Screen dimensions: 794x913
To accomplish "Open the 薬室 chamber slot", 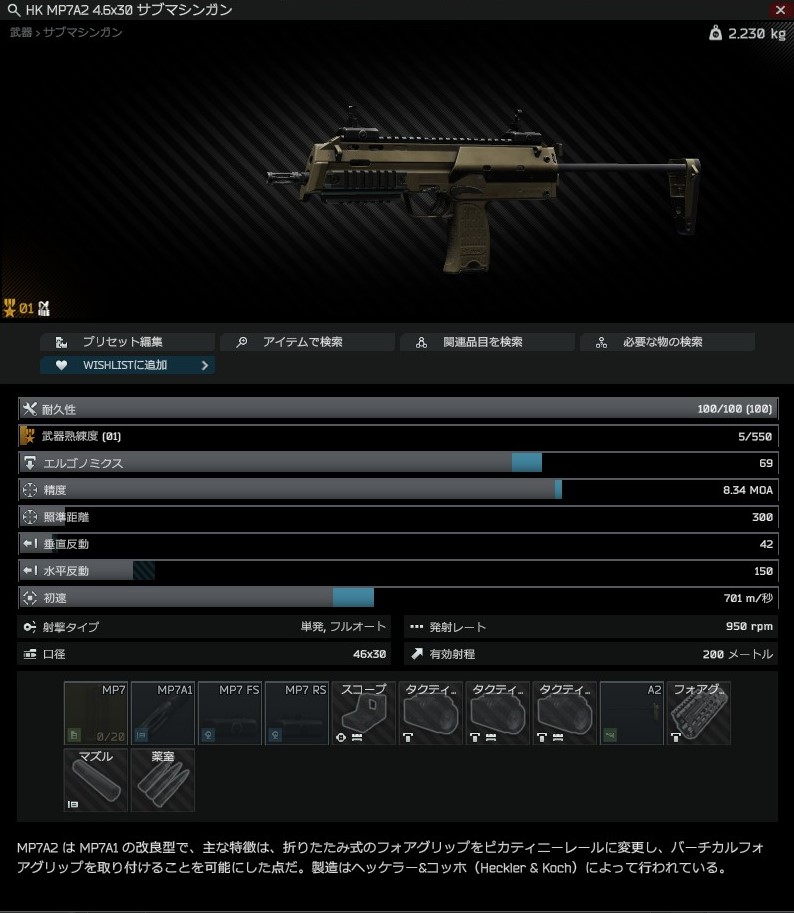I will (x=163, y=780).
